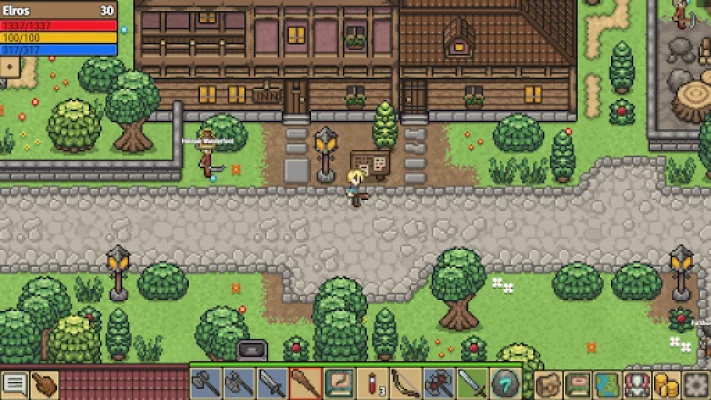Open the chat speech bubble button
711x400 pixels.
point(15,385)
